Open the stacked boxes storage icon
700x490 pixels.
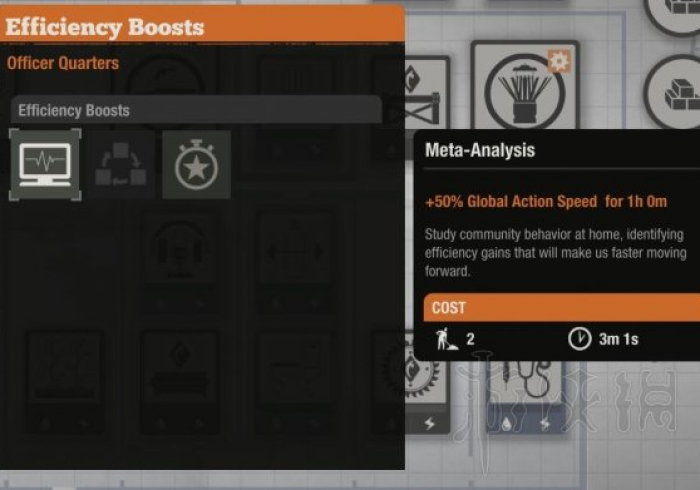point(680,91)
